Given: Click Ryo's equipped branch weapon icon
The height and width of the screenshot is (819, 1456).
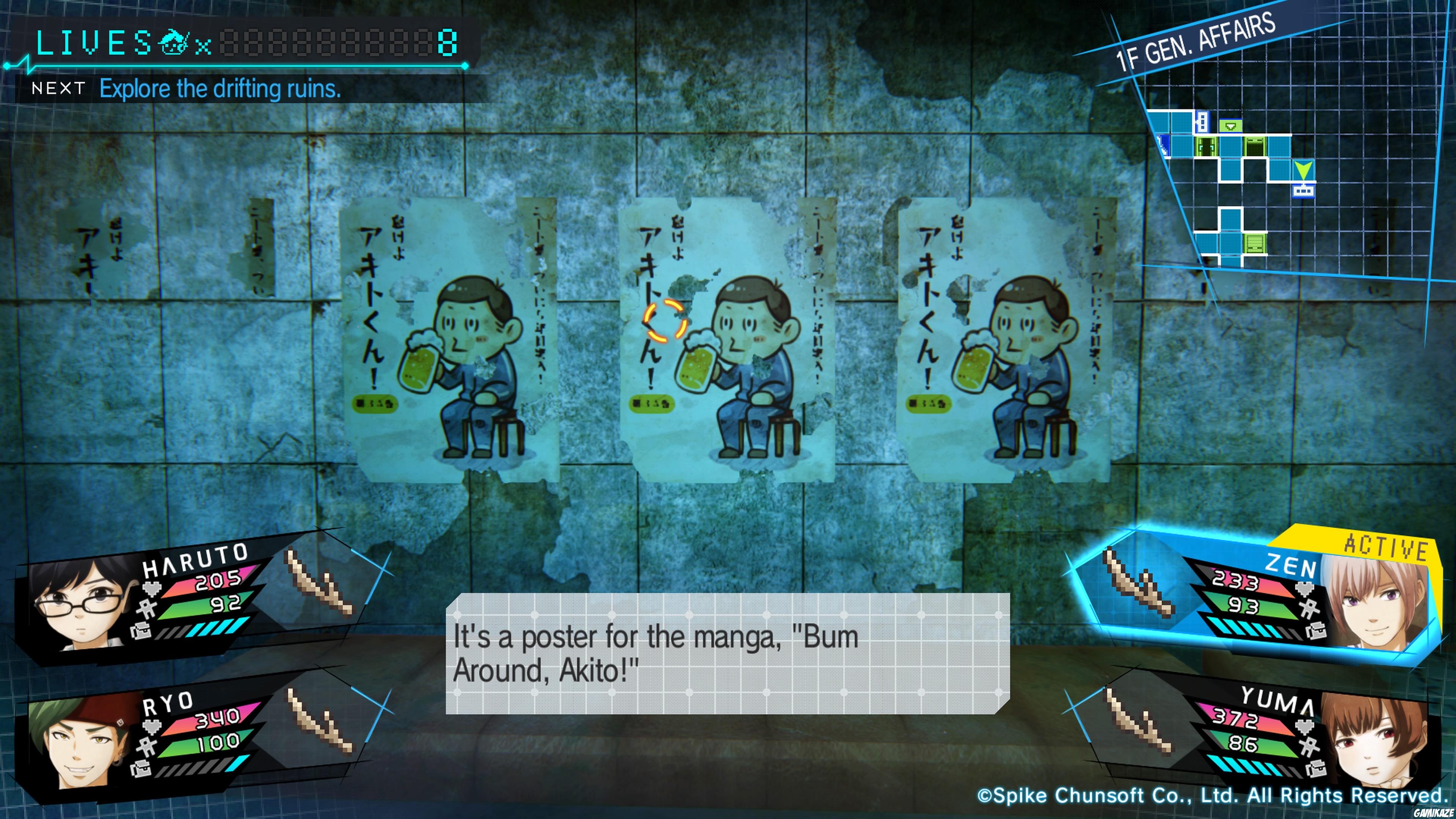Looking at the screenshot, I should point(320,721).
